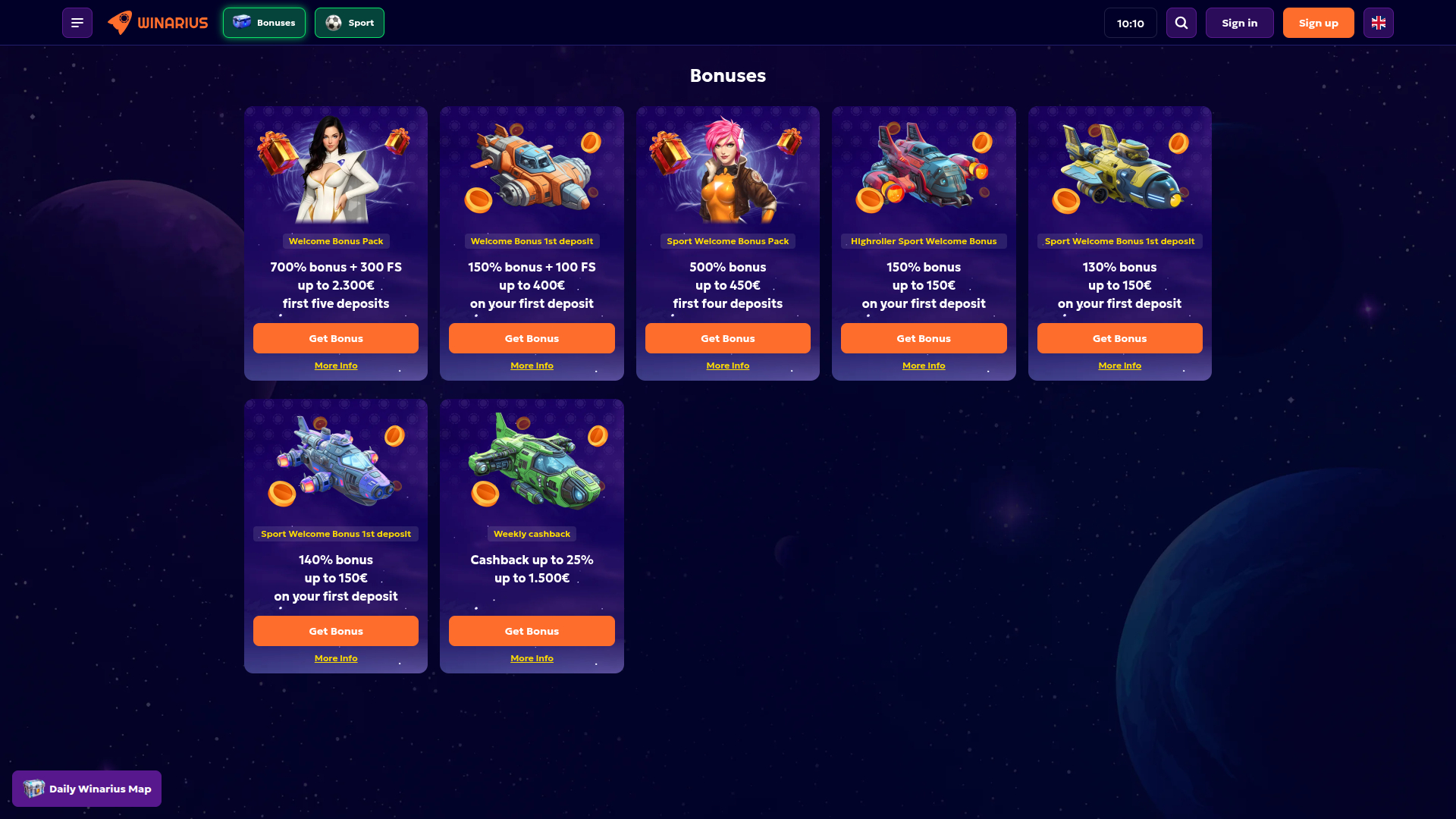Open the Daily Winarius Map

tap(86, 788)
